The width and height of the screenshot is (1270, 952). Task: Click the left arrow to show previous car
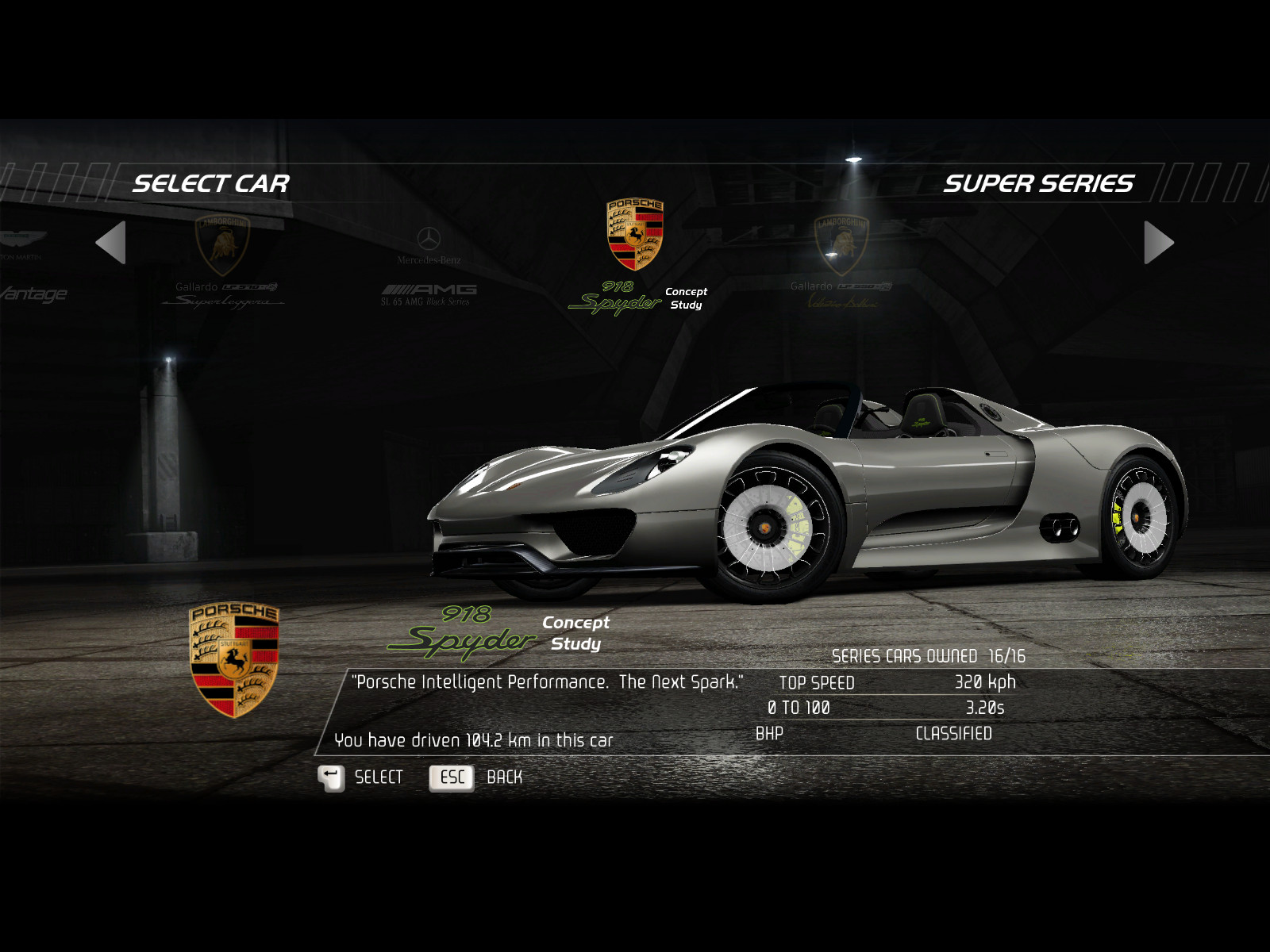pyautogui.click(x=111, y=243)
